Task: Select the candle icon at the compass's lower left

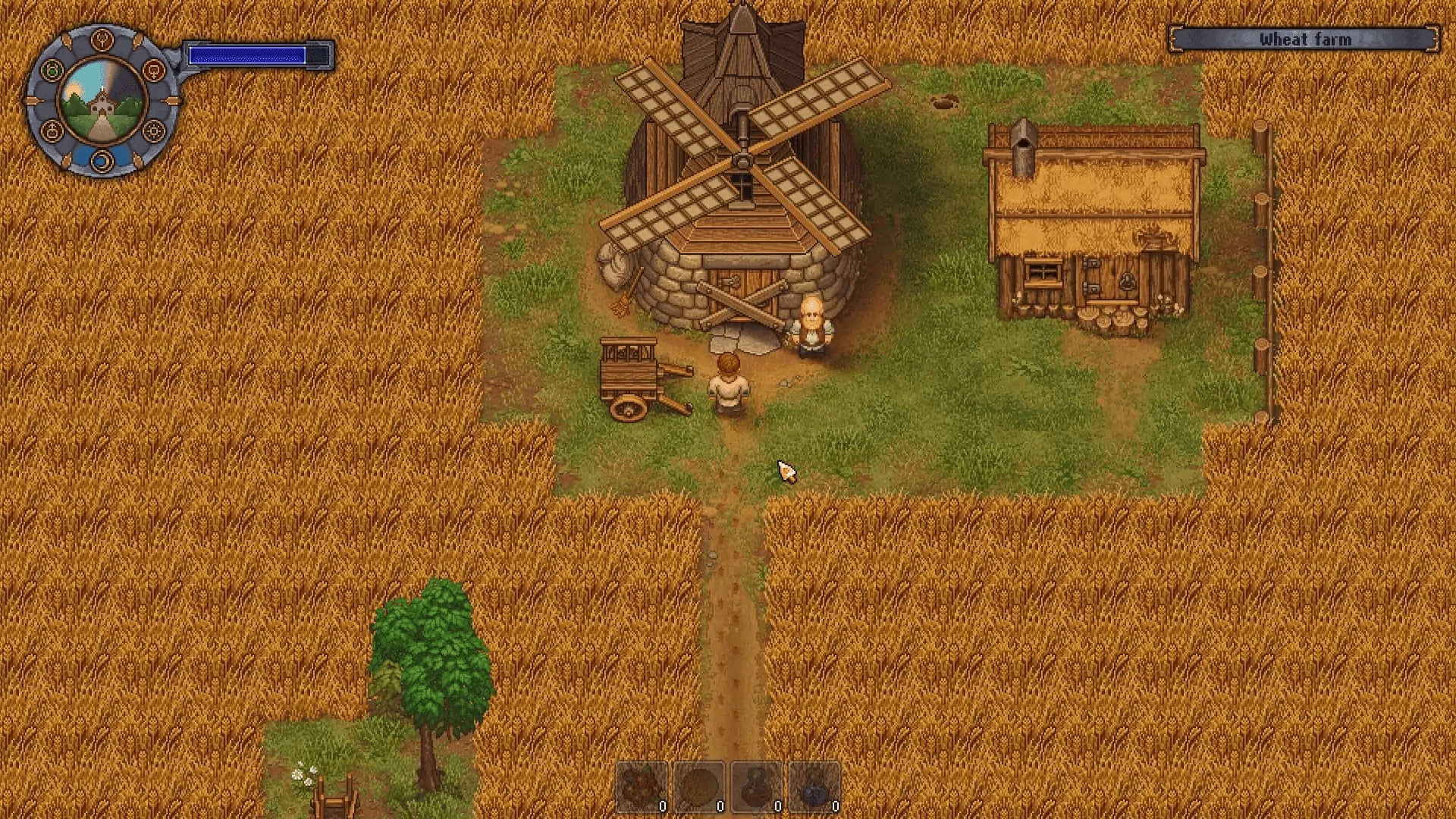Action: 52,130
